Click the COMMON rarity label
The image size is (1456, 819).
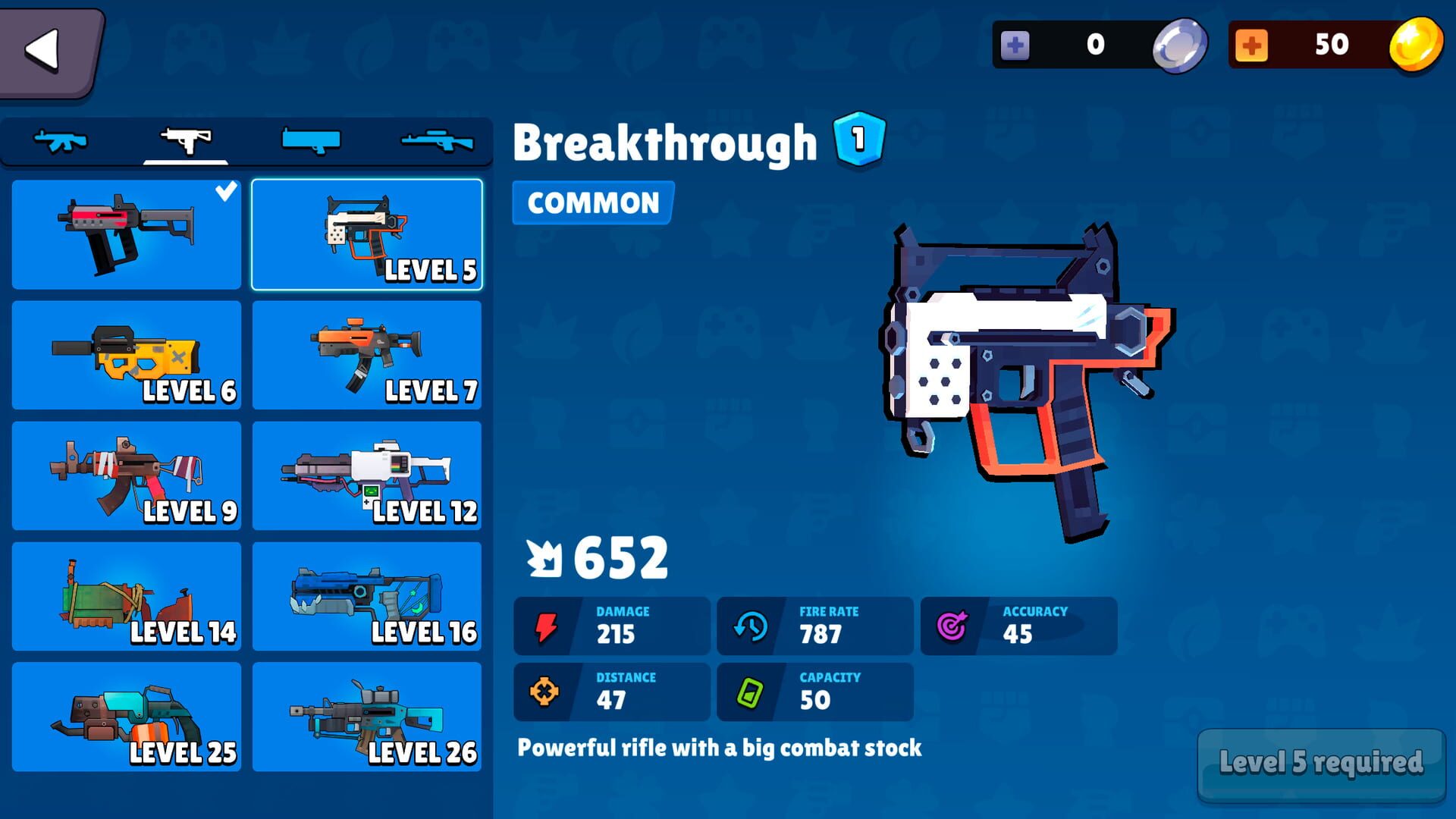(x=591, y=202)
